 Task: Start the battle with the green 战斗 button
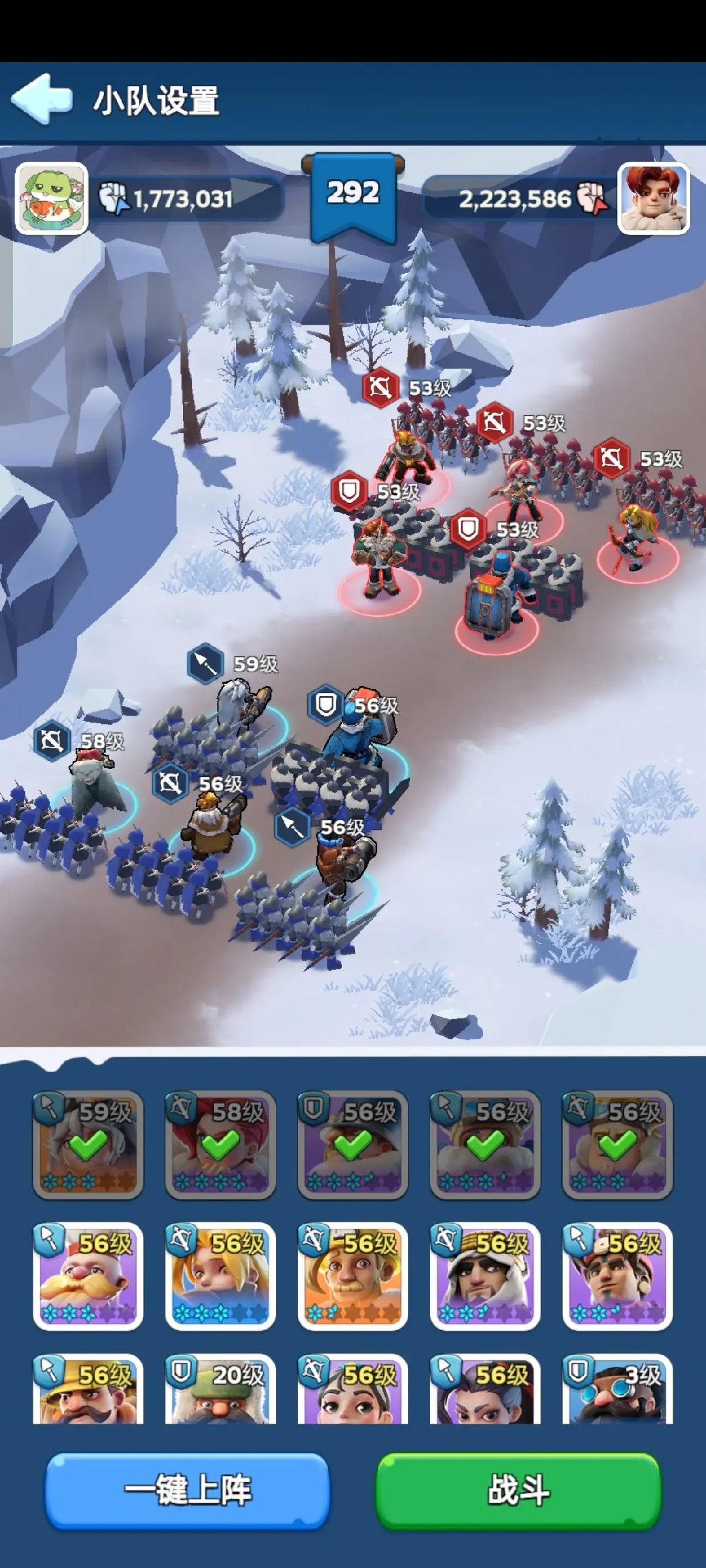518,1491
